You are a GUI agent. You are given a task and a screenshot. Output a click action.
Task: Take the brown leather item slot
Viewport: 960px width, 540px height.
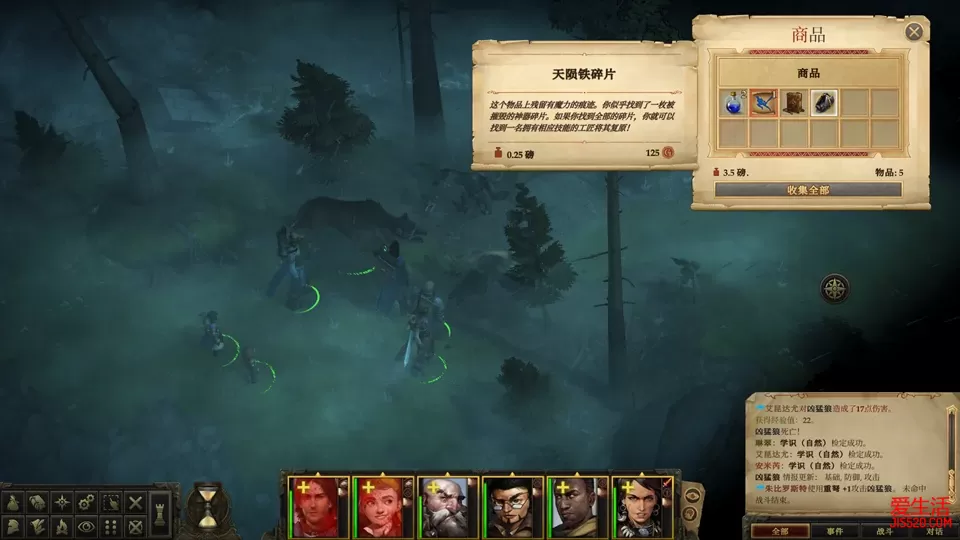point(794,102)
